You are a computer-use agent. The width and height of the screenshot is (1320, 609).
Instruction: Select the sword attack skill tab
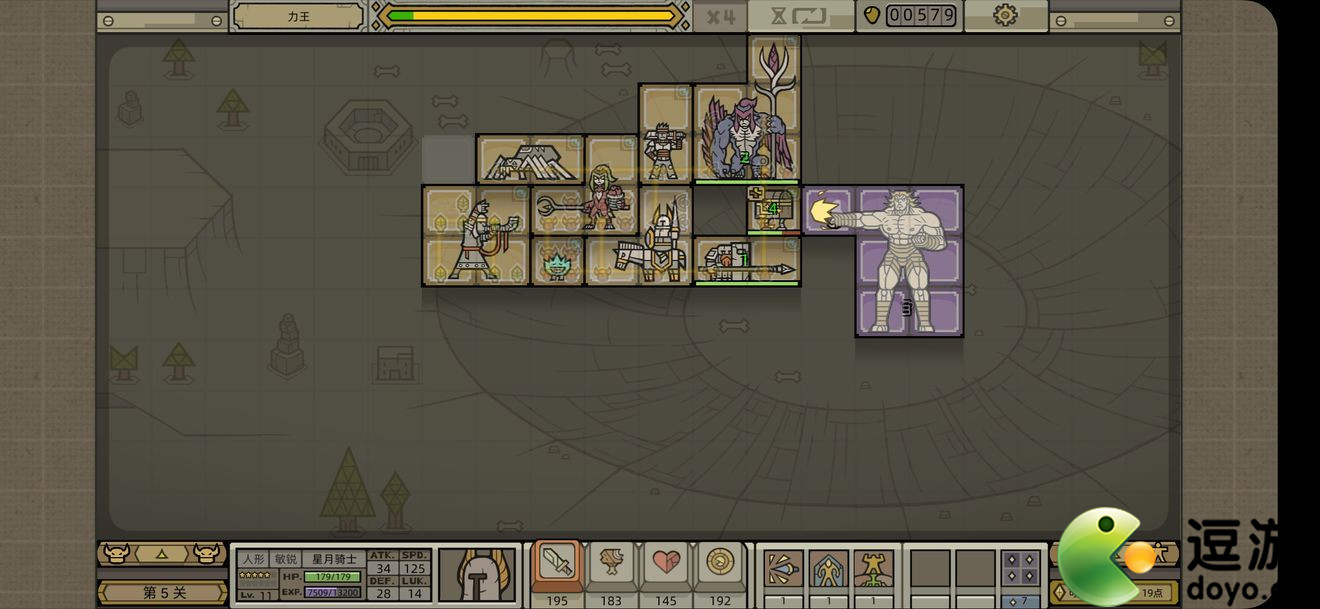[557, 565]
